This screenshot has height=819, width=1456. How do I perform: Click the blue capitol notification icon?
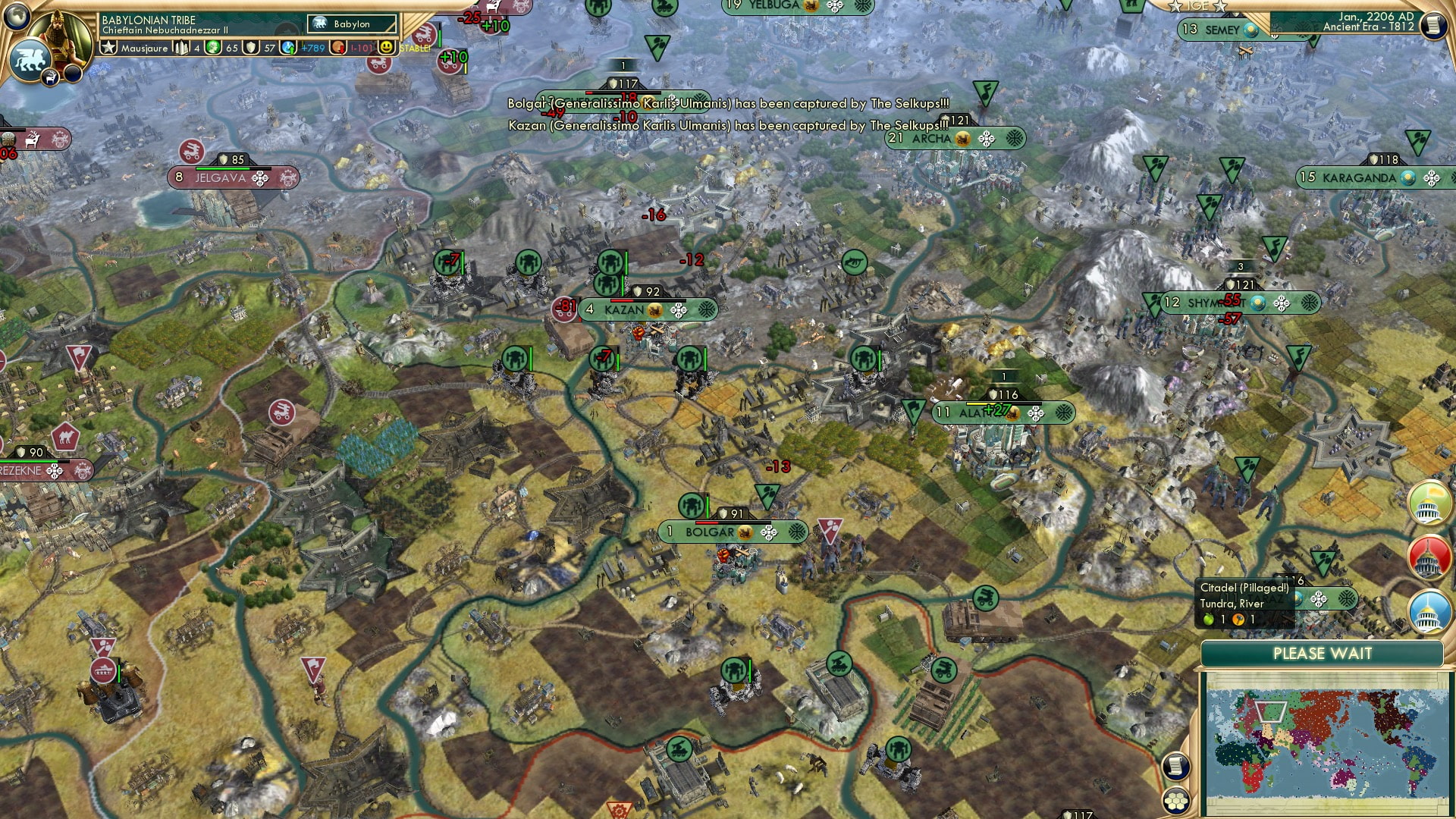(1429, 611)
